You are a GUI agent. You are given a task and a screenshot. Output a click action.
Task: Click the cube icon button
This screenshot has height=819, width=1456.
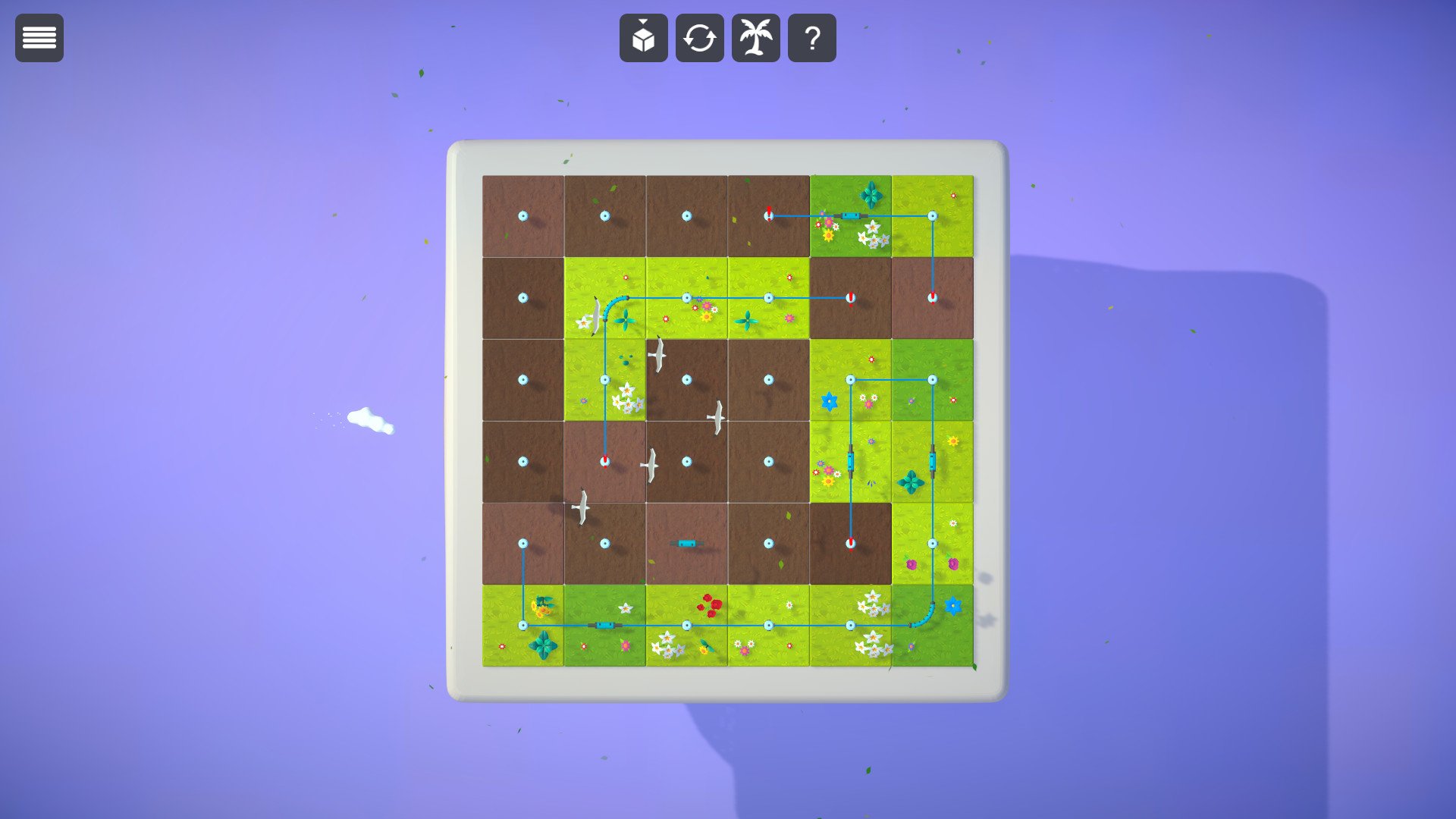643,38
